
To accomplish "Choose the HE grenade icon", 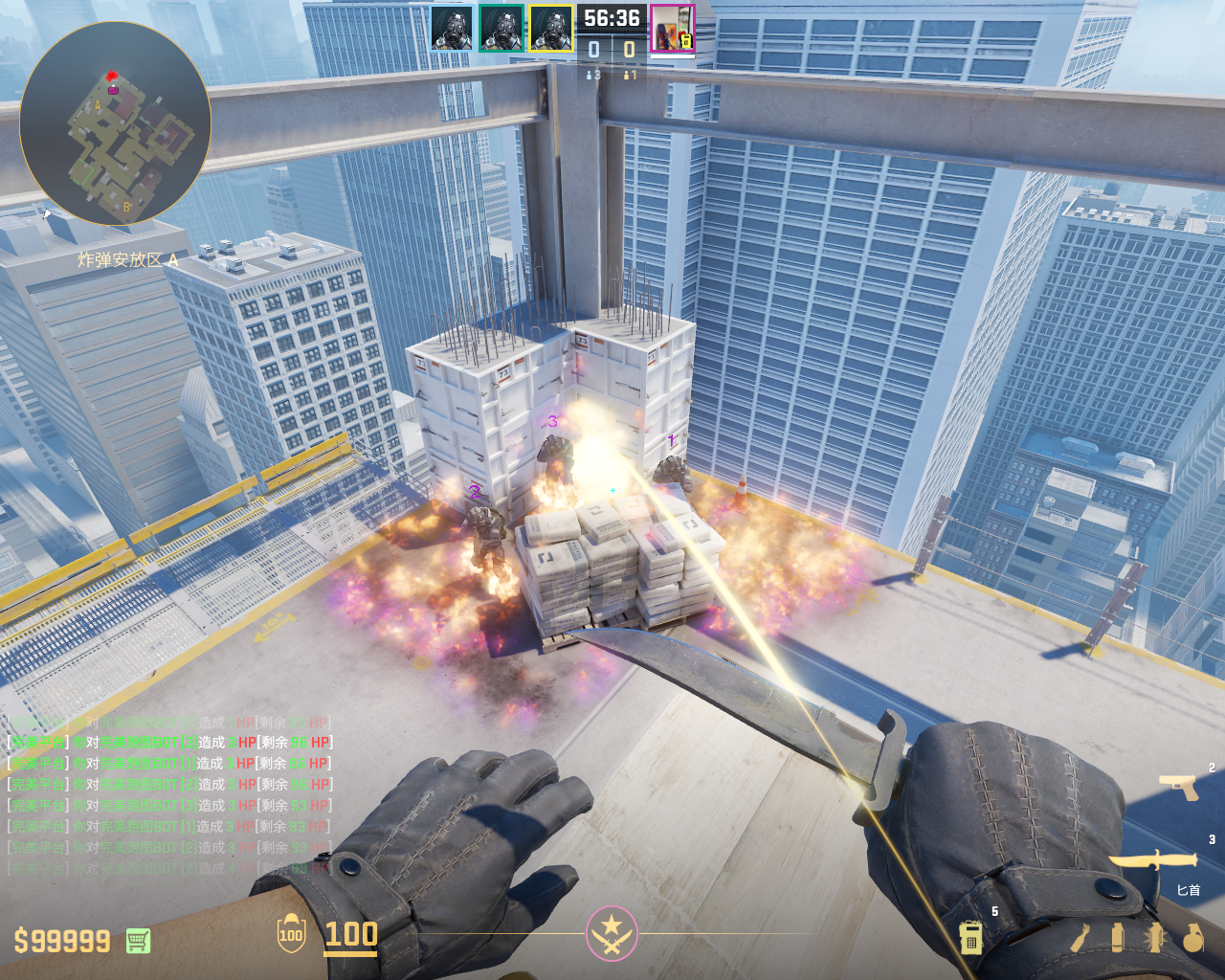I will (x=1192, y=938).
